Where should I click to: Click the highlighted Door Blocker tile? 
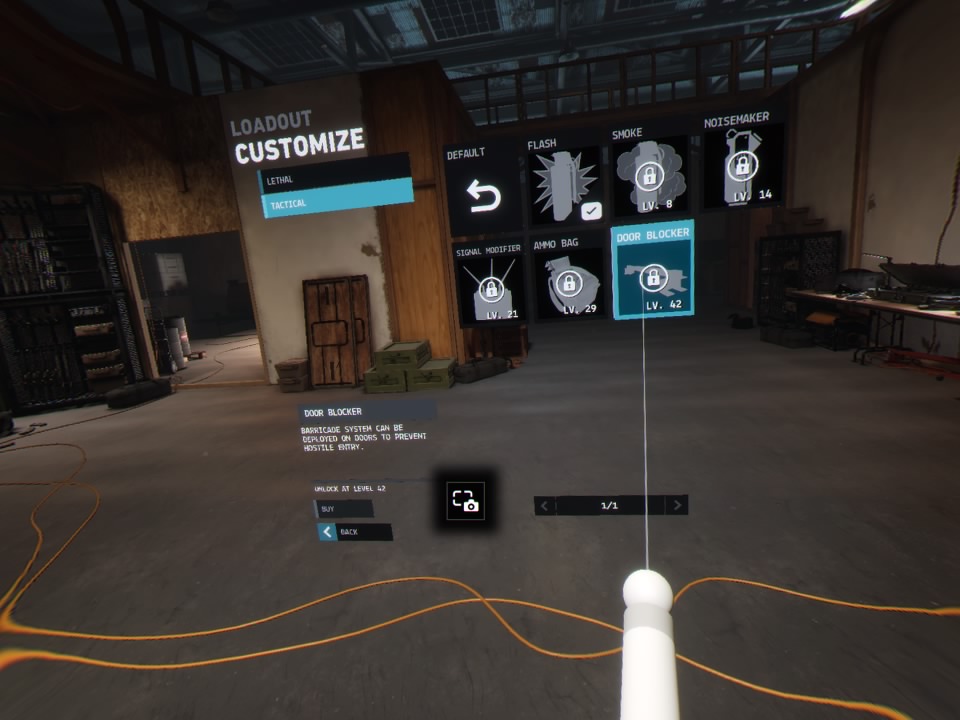tap(653, 270)
